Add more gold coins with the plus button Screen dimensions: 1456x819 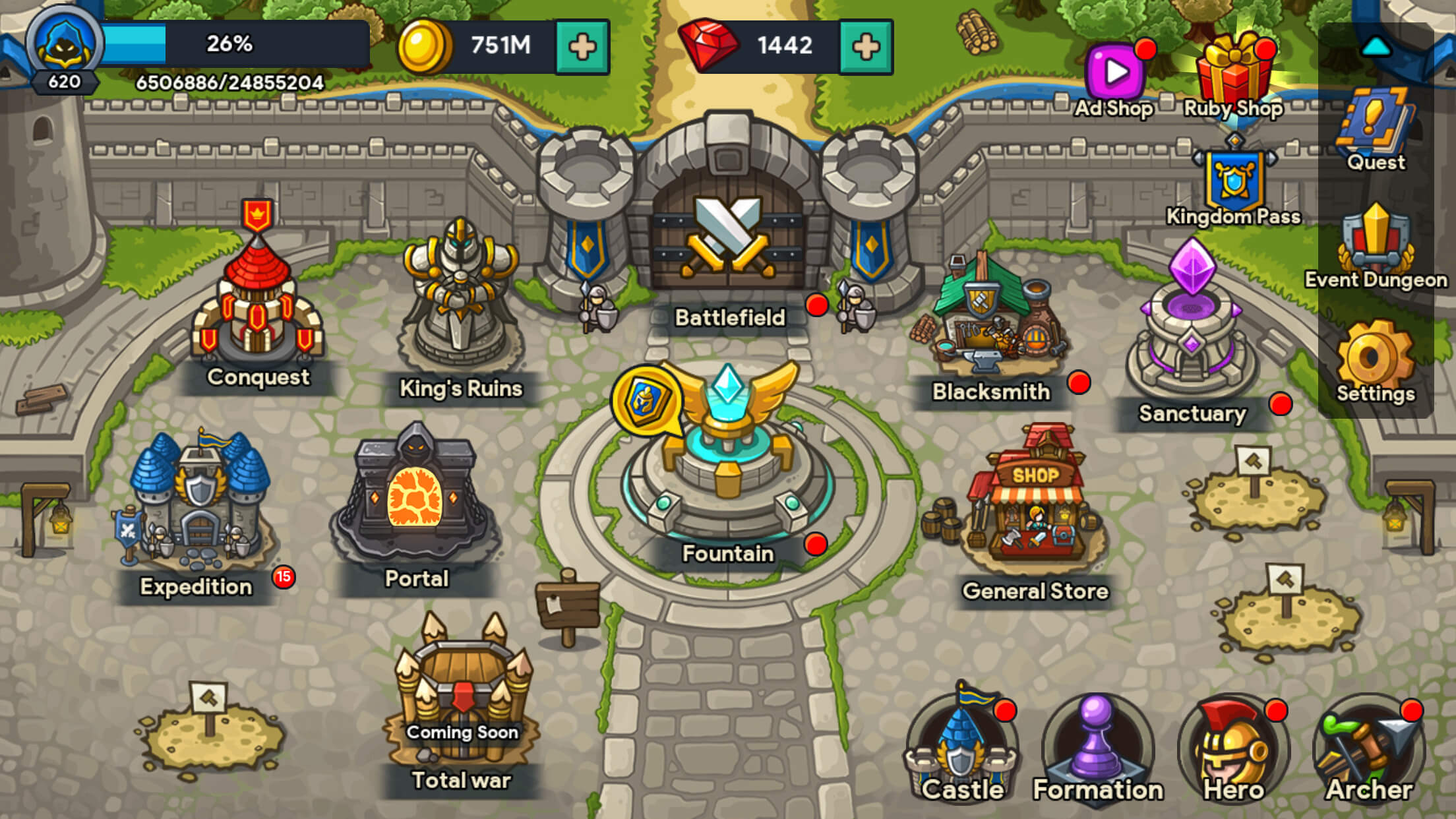[582, 47]
